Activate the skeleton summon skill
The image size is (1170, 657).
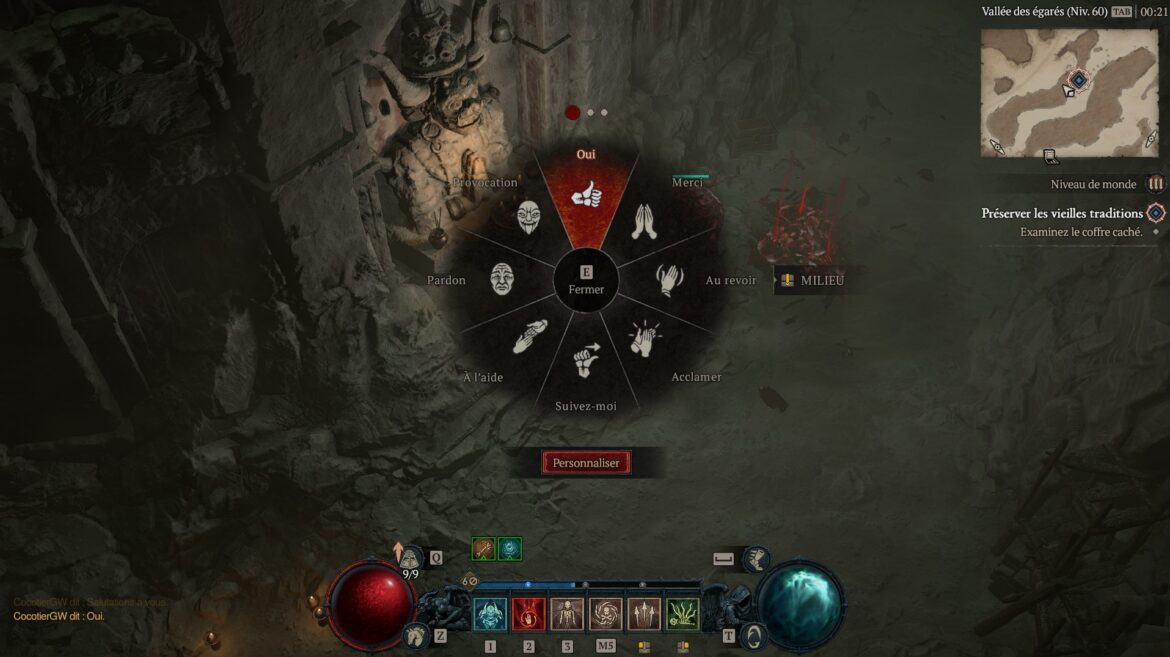click(567, 614)
